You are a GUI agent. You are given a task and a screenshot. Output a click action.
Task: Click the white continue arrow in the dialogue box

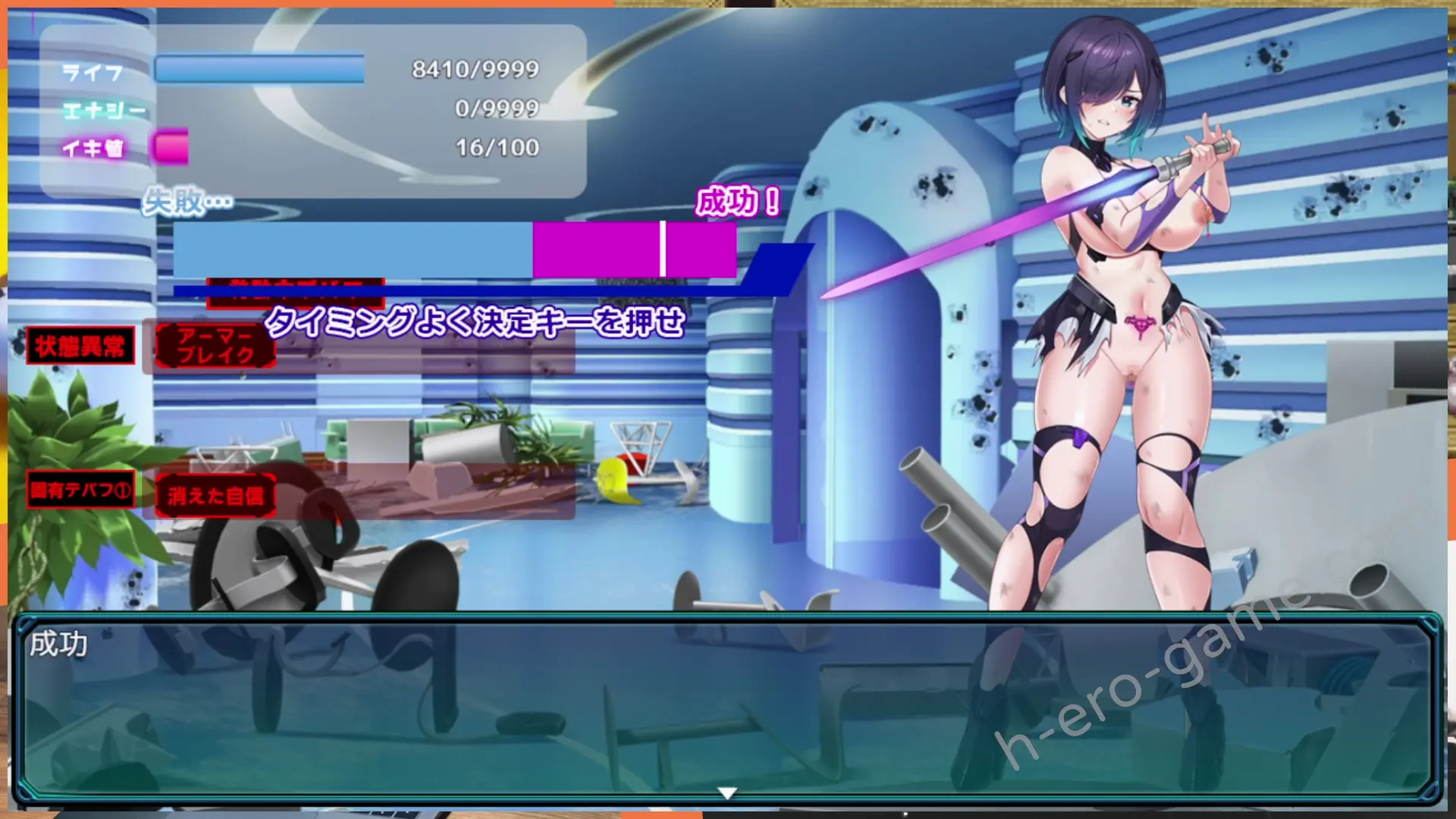click(726, 793)
